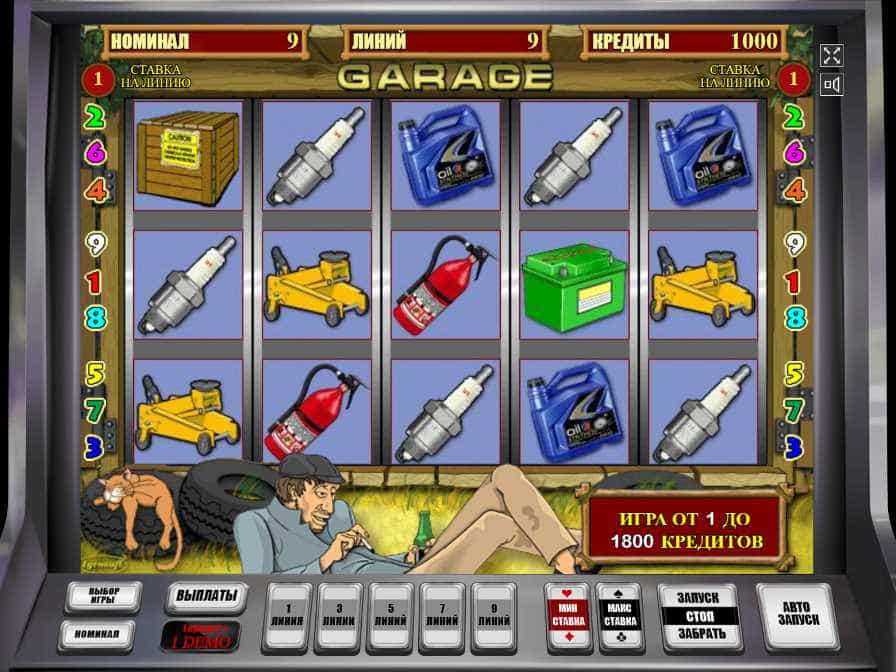The image size is (896, 672).
Task: Show the ВЫПЛАТЫ paytable
Action: [205, 597]
